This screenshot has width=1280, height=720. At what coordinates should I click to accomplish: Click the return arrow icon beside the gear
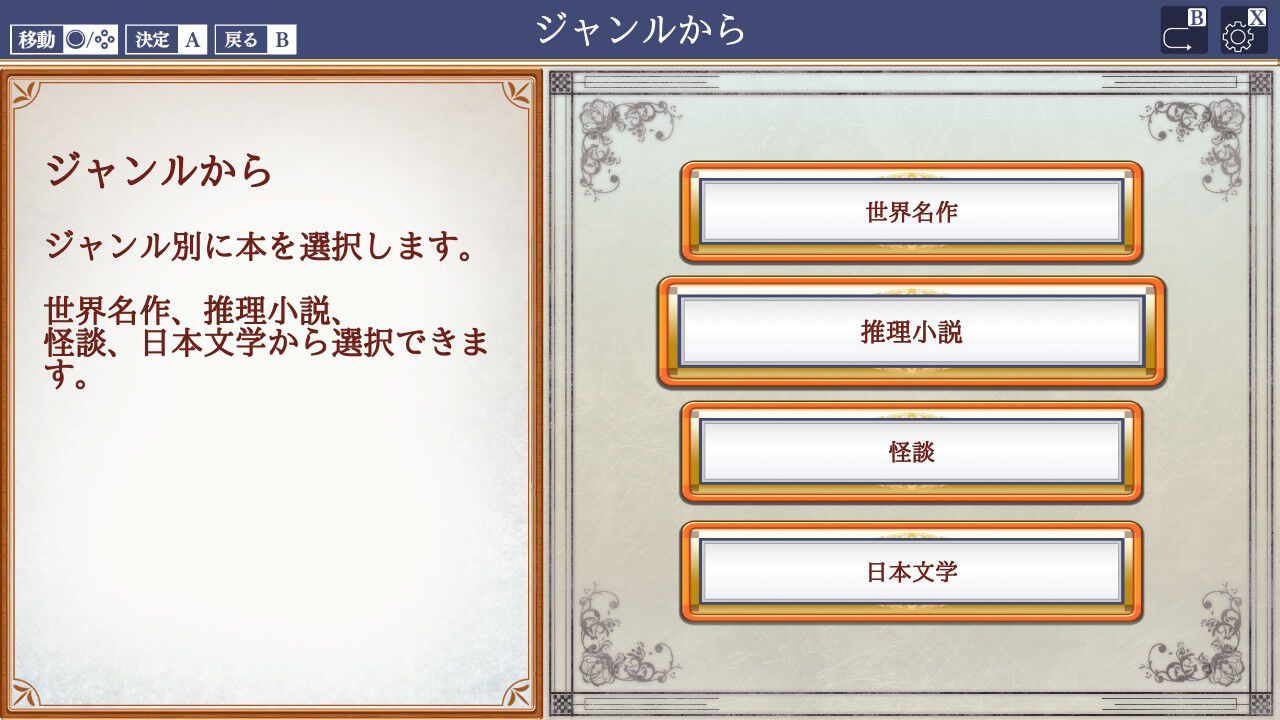pos(1177,38)
